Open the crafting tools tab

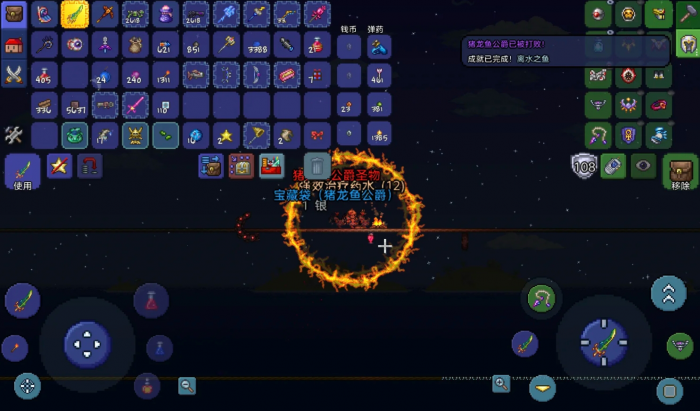point(15,134)
